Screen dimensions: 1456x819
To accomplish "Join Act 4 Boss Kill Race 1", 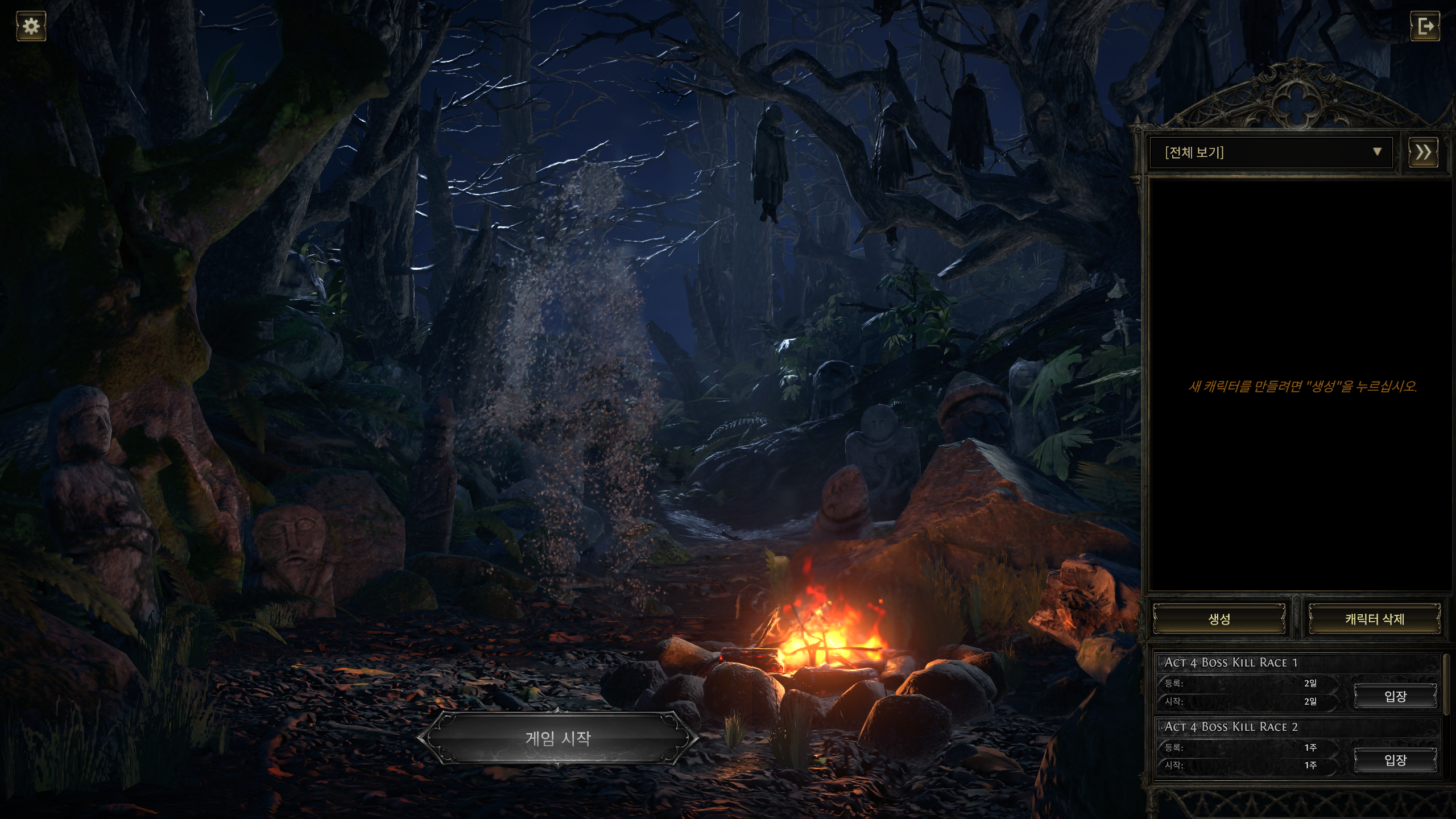I will [x=1395, y=696].
